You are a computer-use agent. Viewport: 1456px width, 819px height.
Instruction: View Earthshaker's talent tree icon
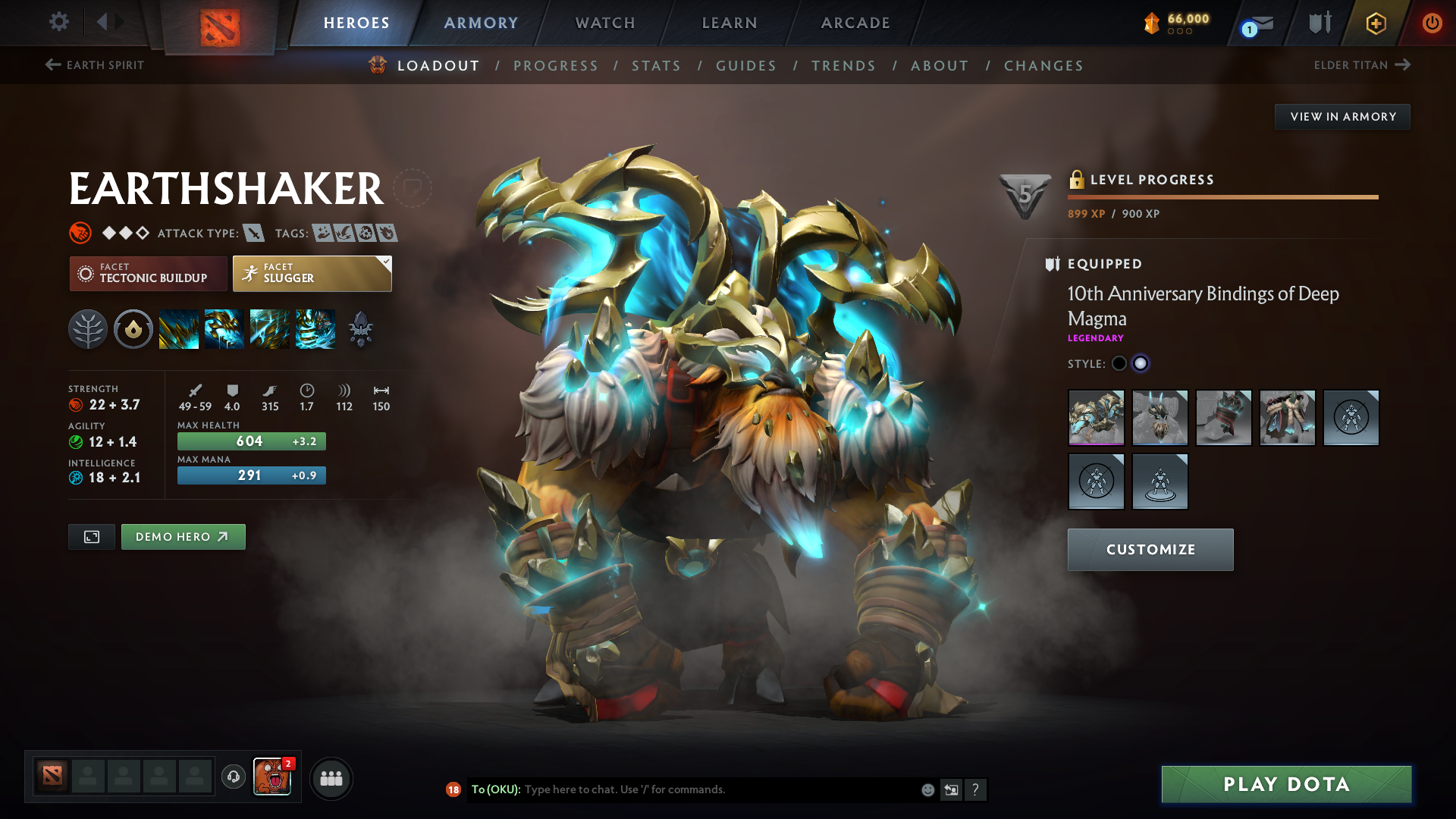[89, 328]
